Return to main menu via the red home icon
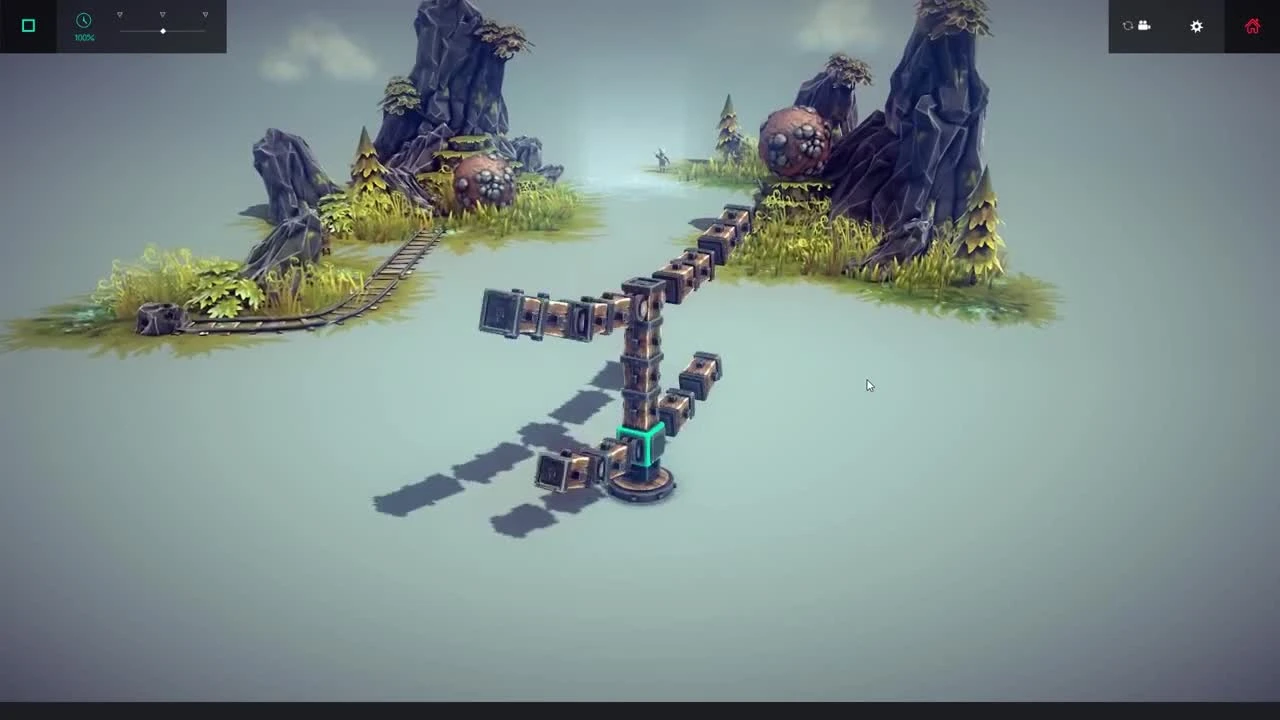 [1252, 26]
